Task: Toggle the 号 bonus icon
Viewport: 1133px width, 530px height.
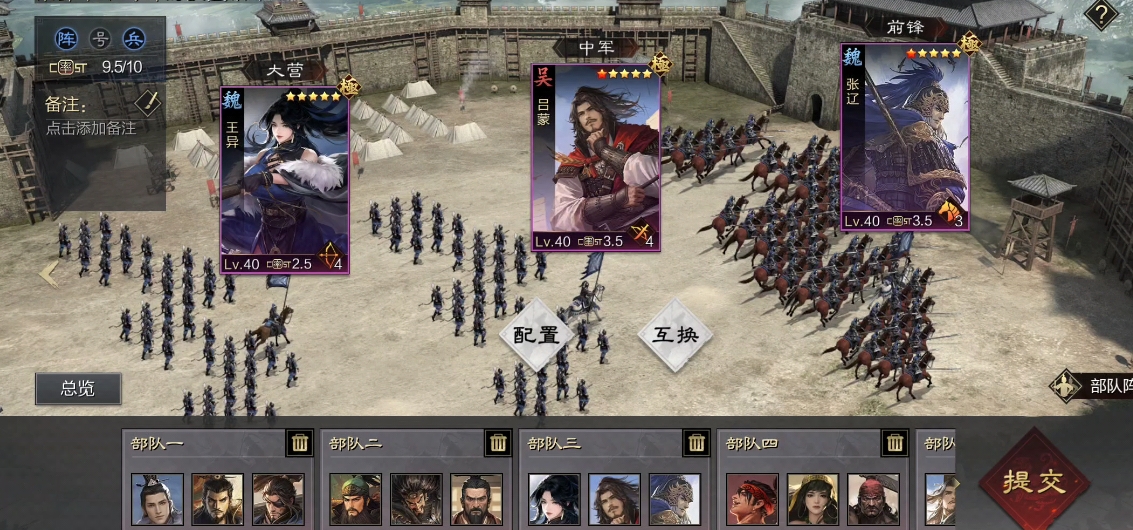Action: click(100, 39)
